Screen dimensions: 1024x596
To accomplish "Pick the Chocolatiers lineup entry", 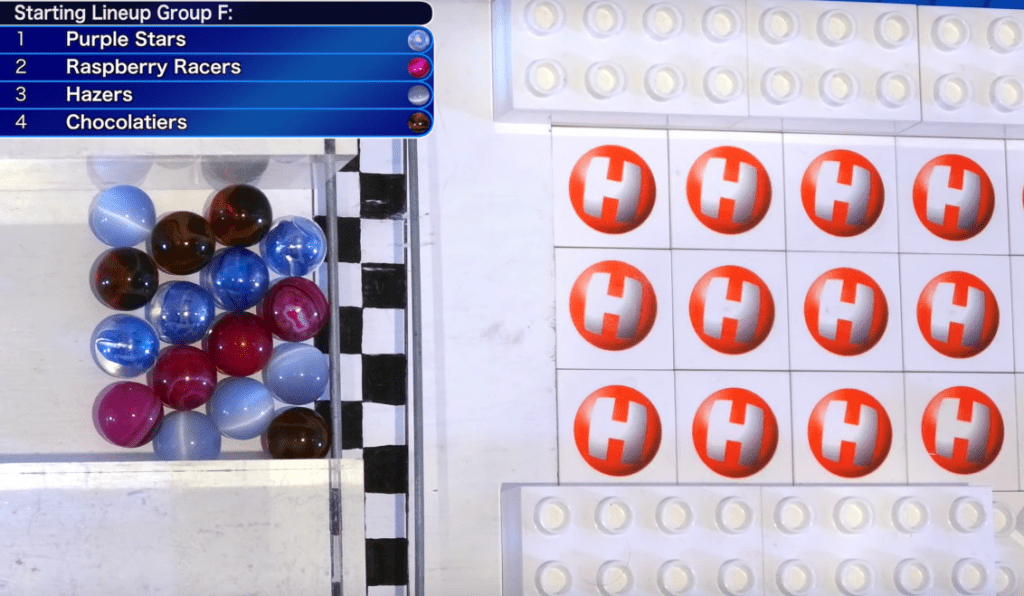I will 216,122.
